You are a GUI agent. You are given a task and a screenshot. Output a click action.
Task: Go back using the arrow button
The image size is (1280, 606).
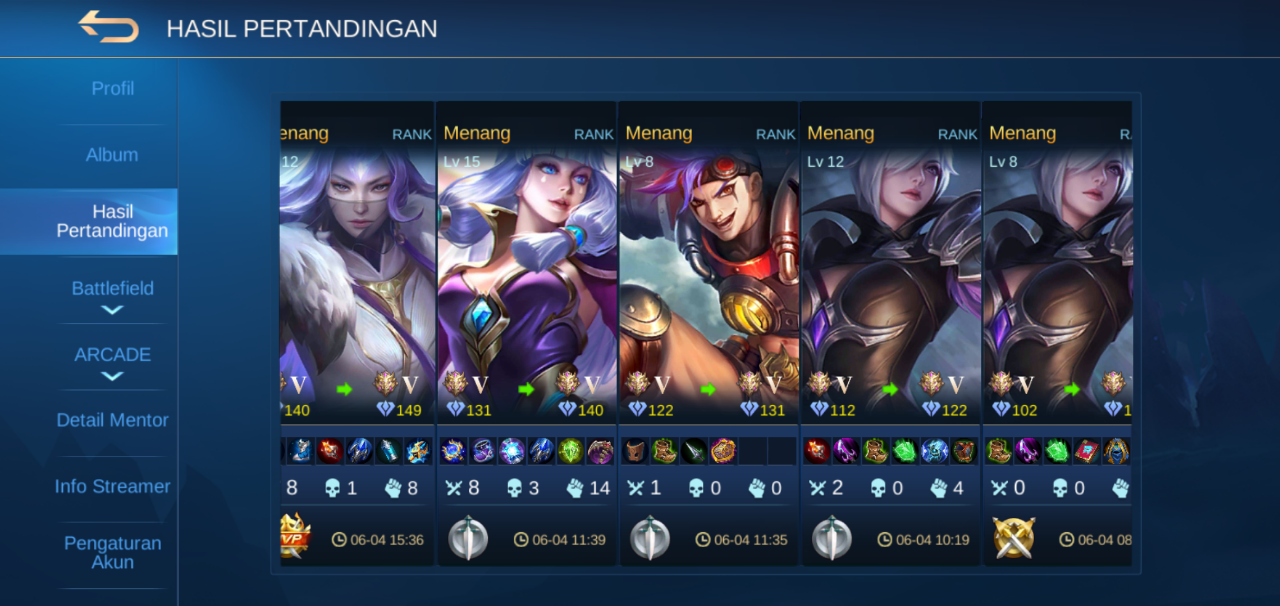click(x=108, y=27)
